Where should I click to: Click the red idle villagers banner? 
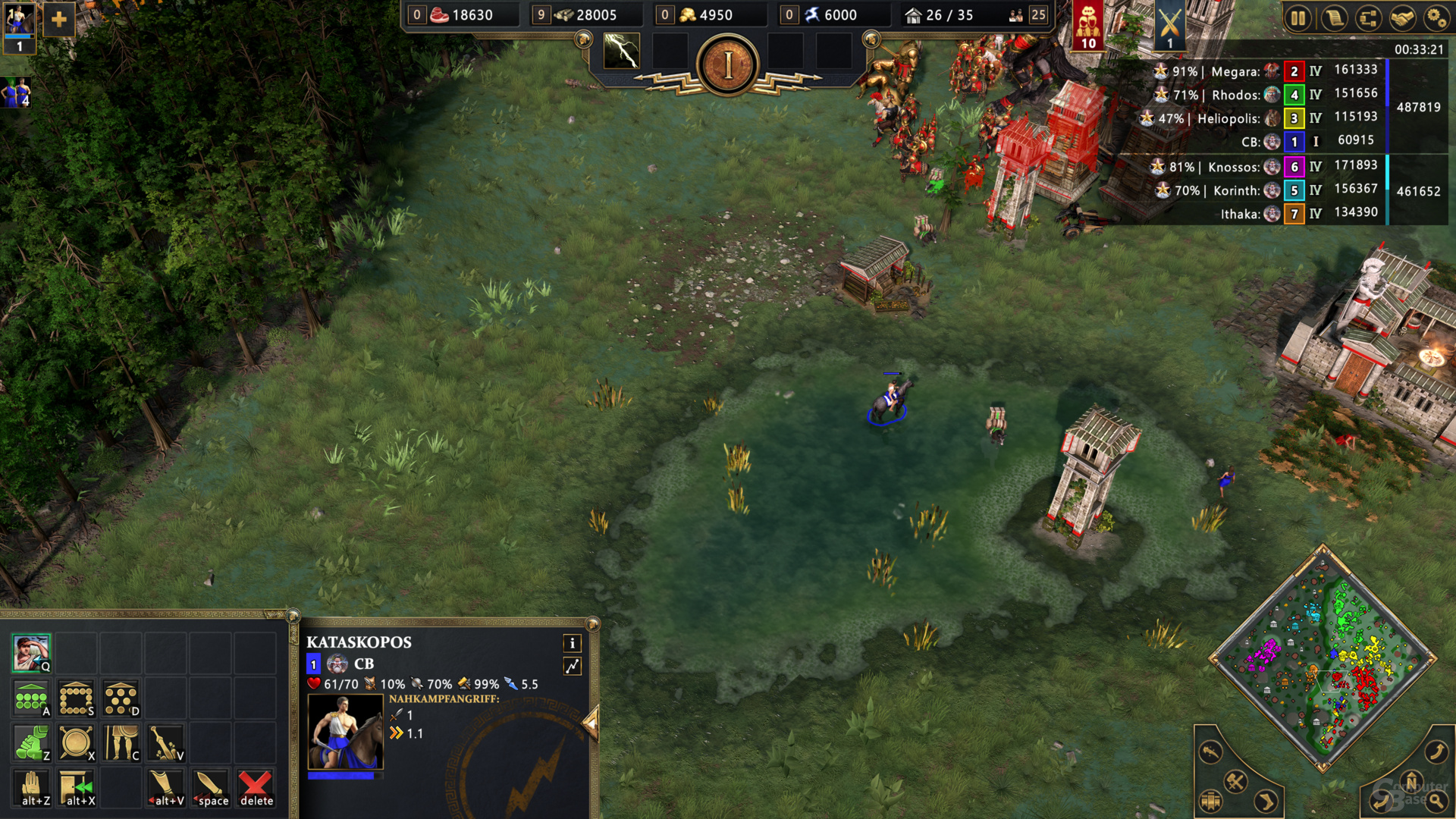coord(1088,26)
